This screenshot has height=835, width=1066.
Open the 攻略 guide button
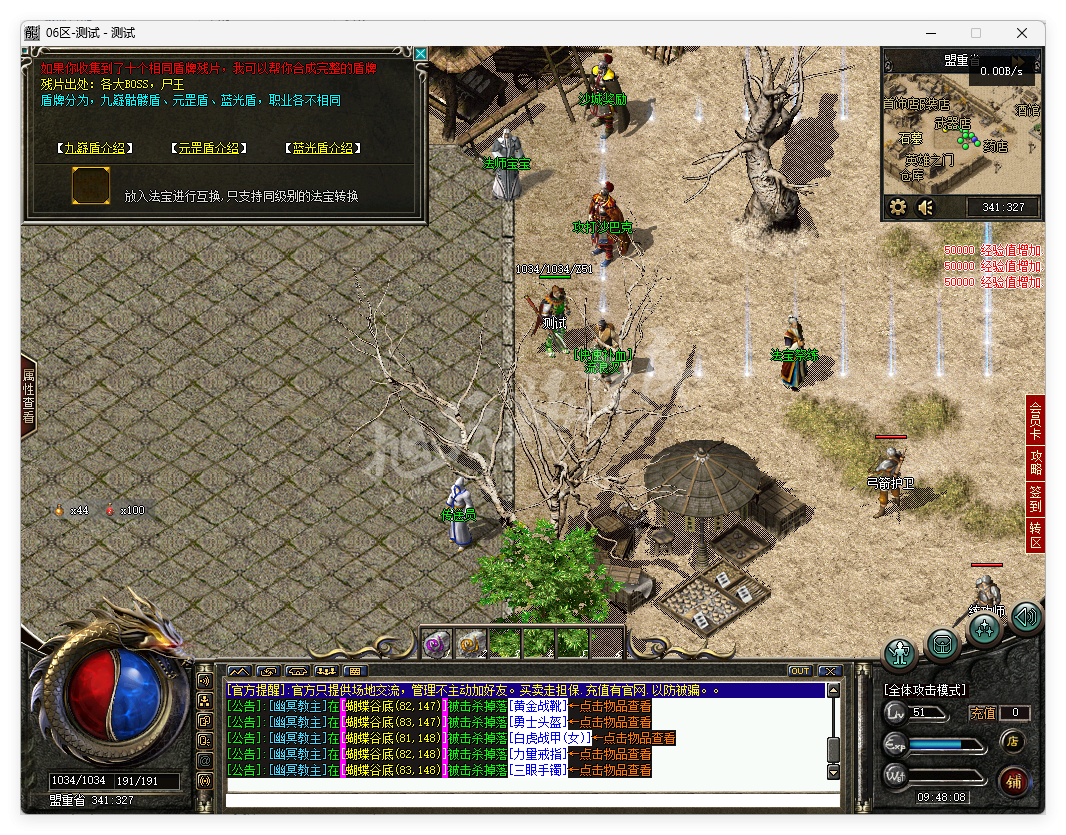[x=1035, y=463]
